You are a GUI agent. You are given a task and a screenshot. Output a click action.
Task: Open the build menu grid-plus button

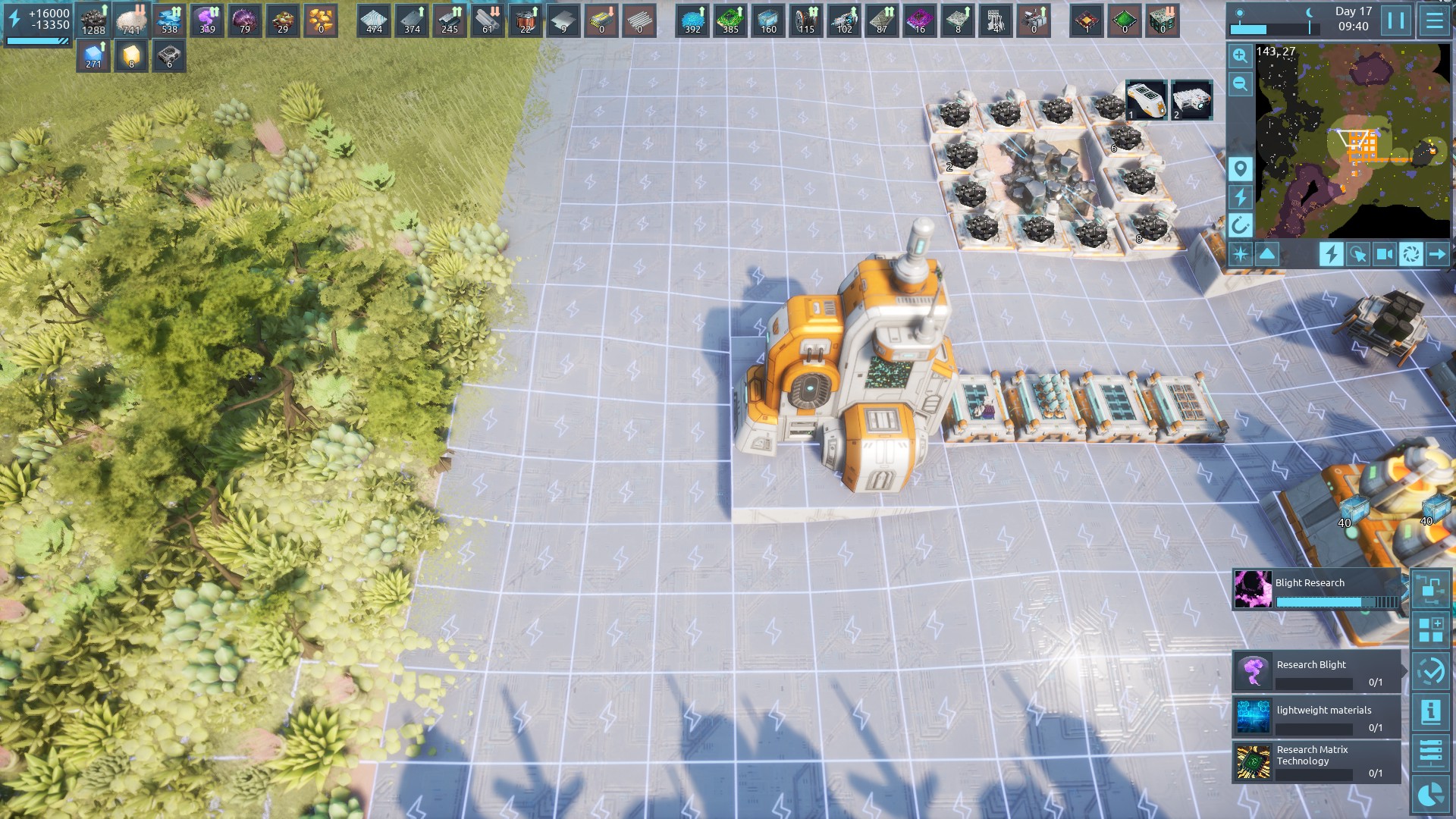click(1431, 630)
